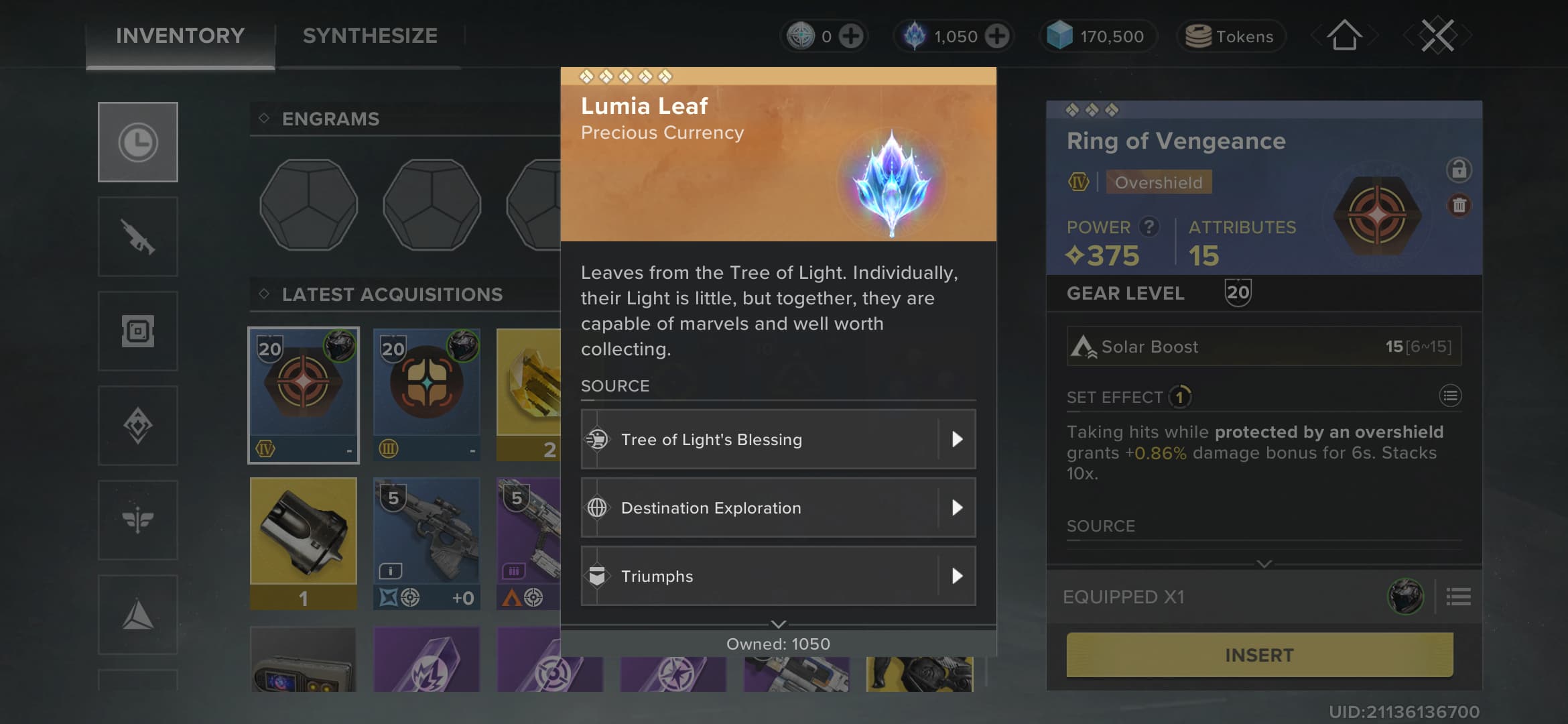Open the Inventory tab
Screen dimensions: 1568x724
[180, 36]
